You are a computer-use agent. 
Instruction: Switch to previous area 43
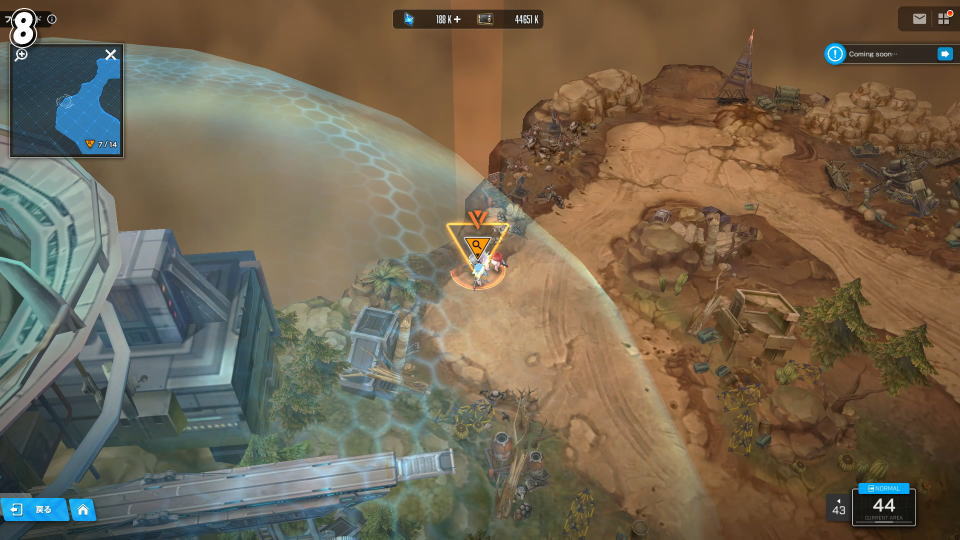pos(838,508)
